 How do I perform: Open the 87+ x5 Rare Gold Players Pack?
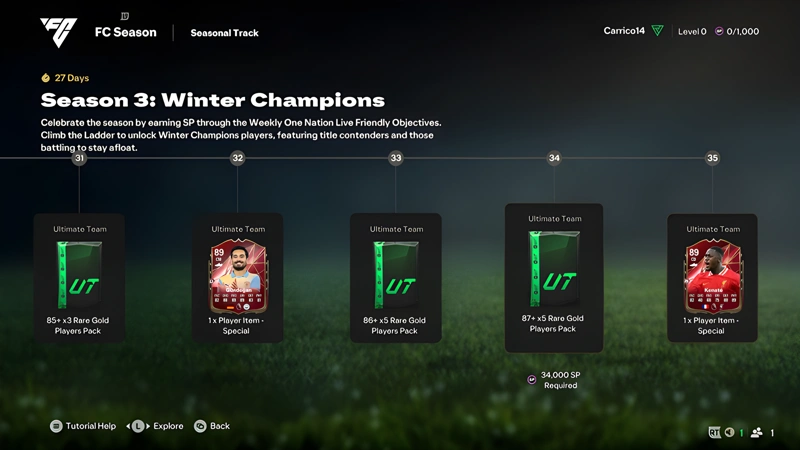[554, 275]
